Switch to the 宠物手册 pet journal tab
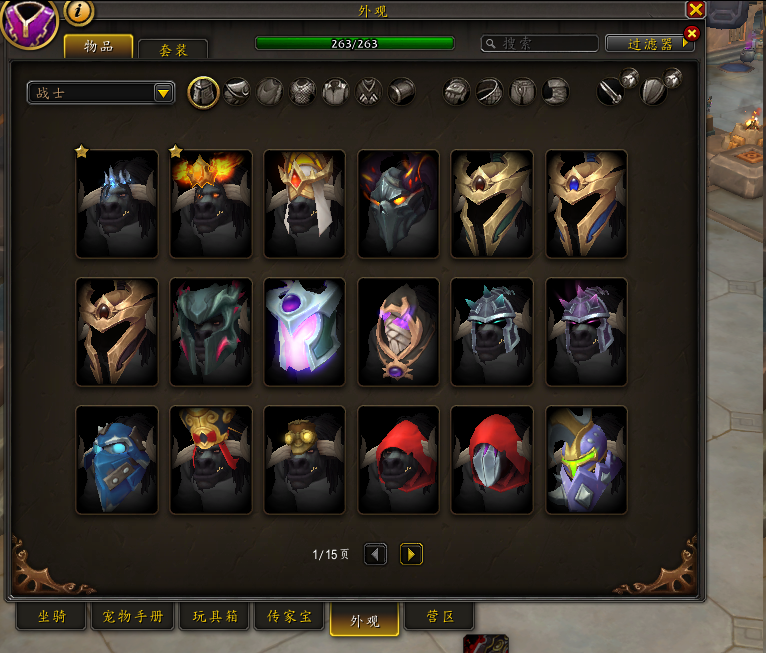The width and height of the screenshot is (766, 653). [x=133, y=617]
